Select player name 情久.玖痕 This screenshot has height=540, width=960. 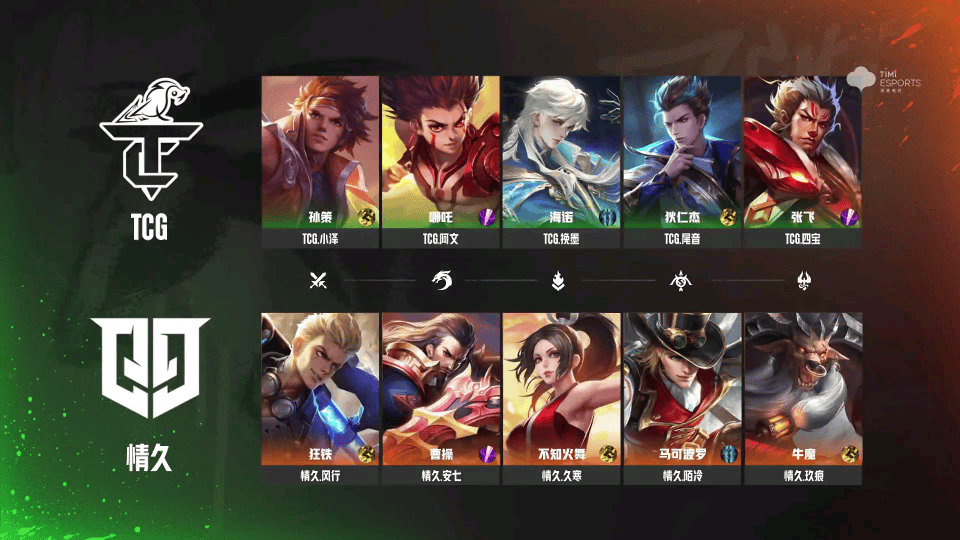click(x=803, y=476)
